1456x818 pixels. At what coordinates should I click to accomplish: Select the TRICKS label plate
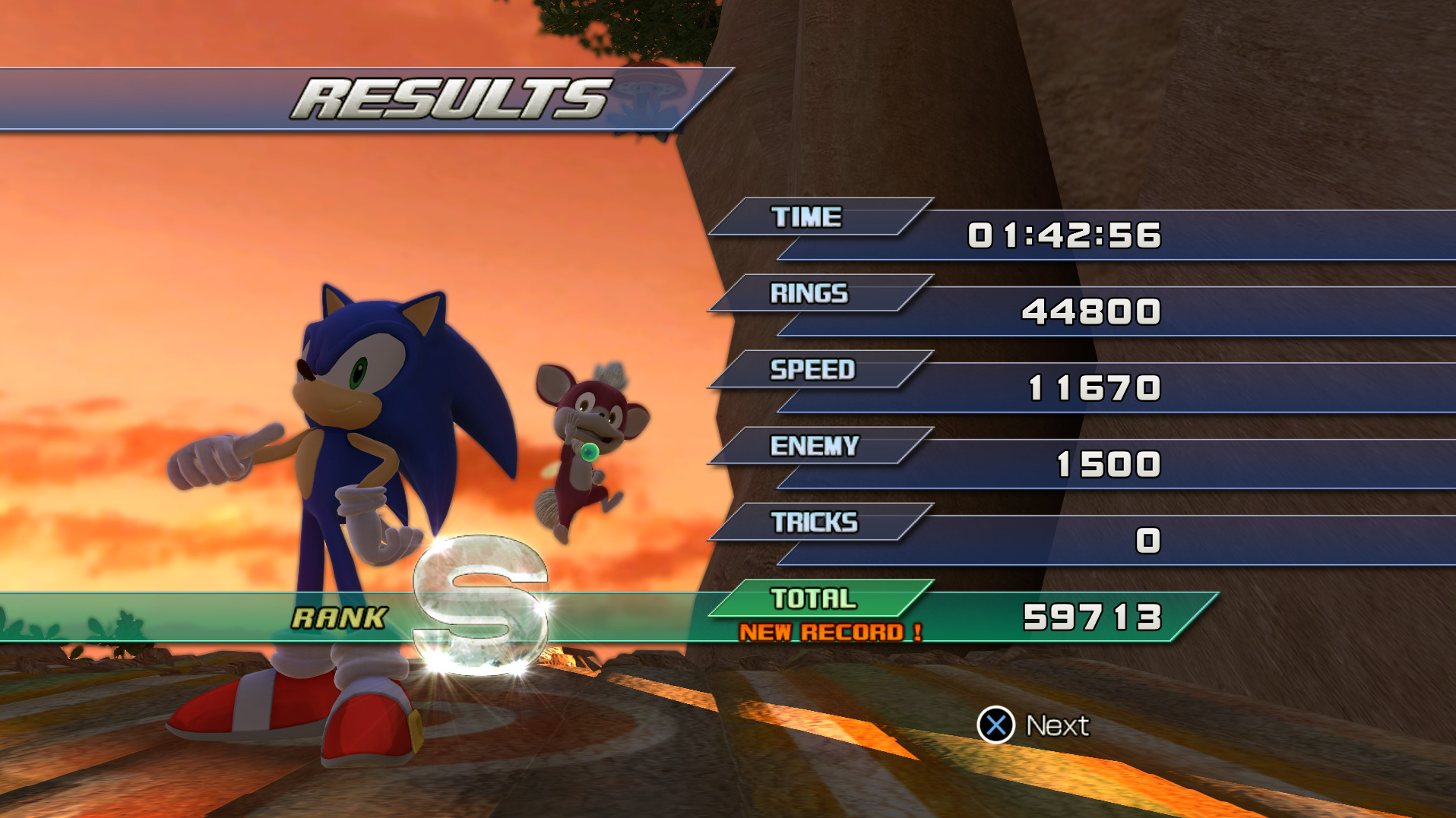817,523
